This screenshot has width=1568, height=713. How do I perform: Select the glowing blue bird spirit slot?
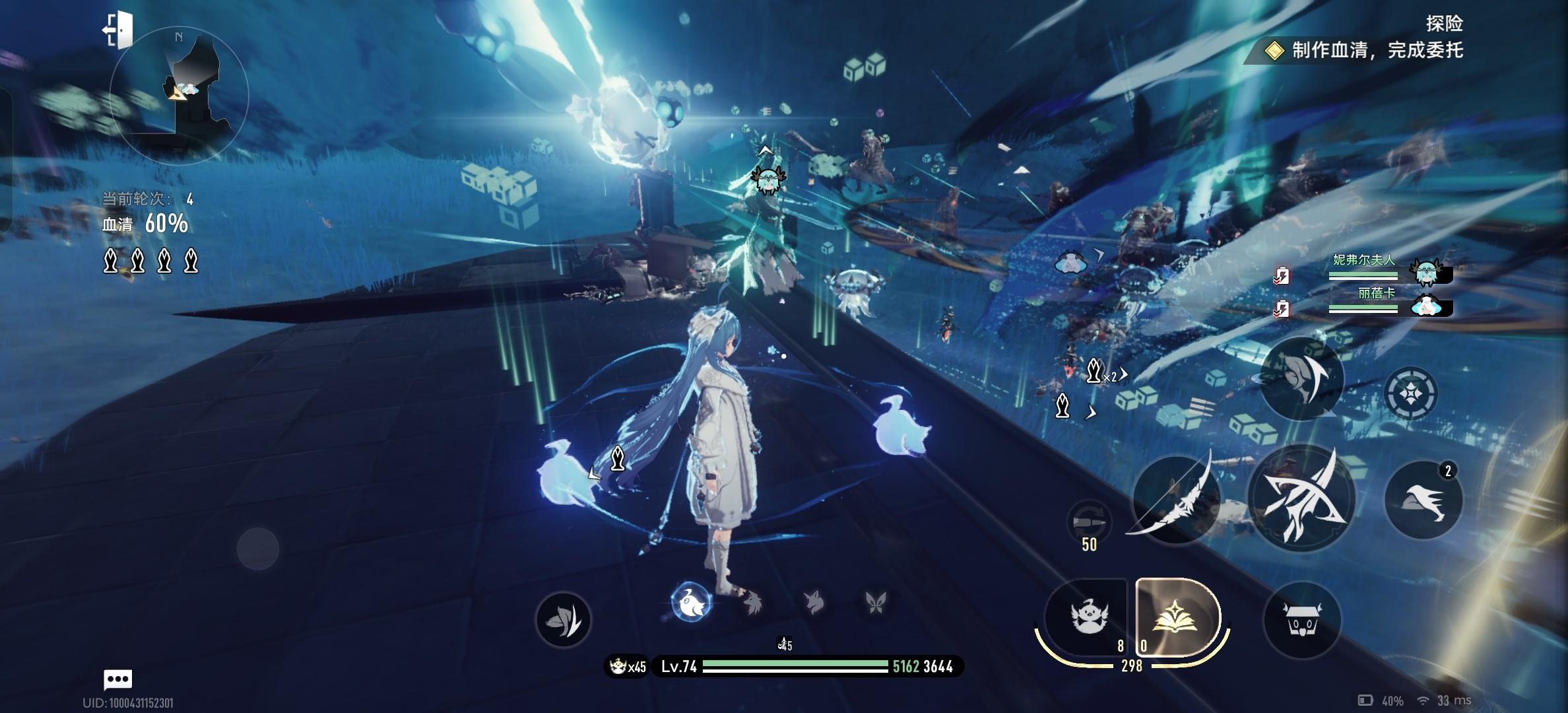pyautogui.click(x=690, y=602)
